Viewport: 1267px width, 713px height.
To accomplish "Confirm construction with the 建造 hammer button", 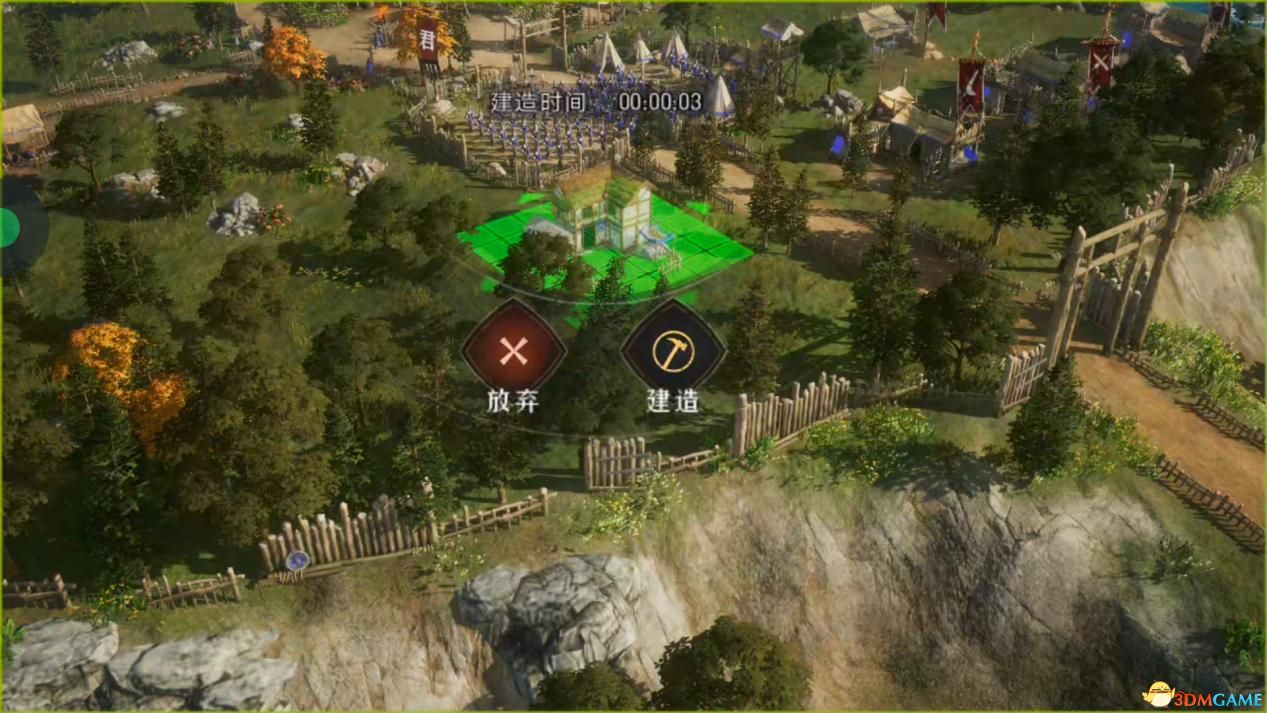I will pyautogui.click(x=672, y=351).
